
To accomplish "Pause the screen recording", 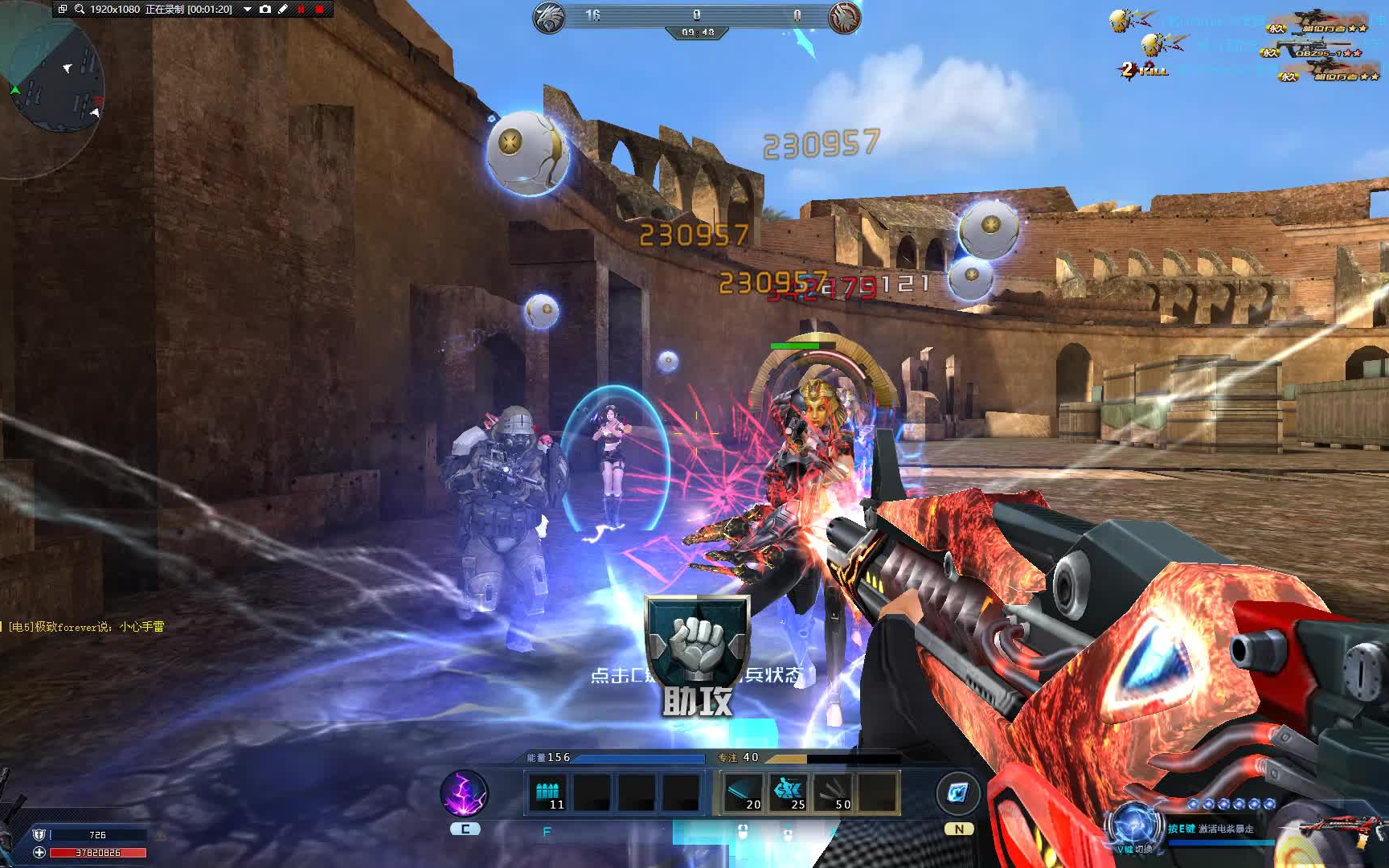I will (301, 10).
